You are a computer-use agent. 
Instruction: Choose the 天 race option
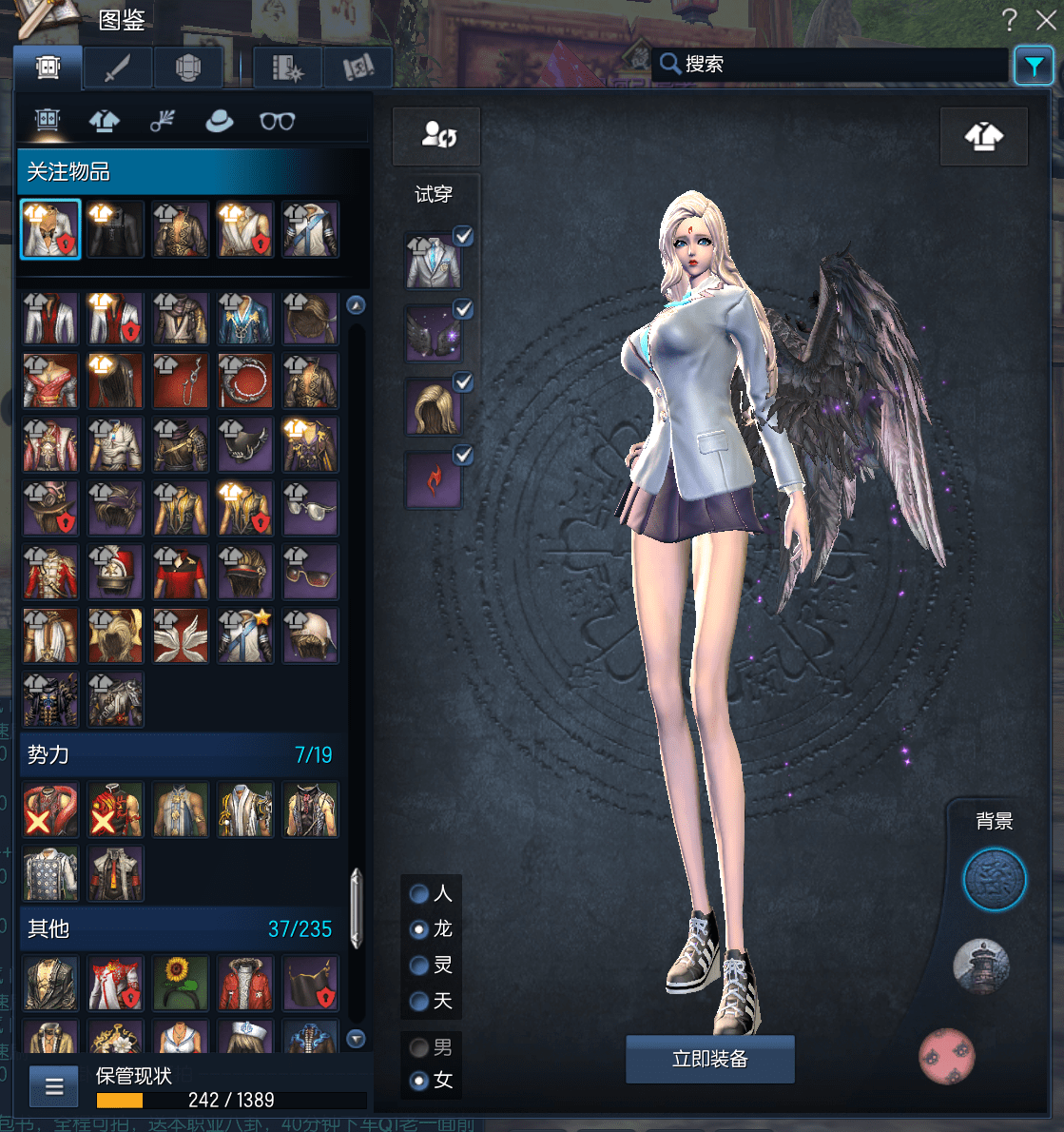point(419,1001)
